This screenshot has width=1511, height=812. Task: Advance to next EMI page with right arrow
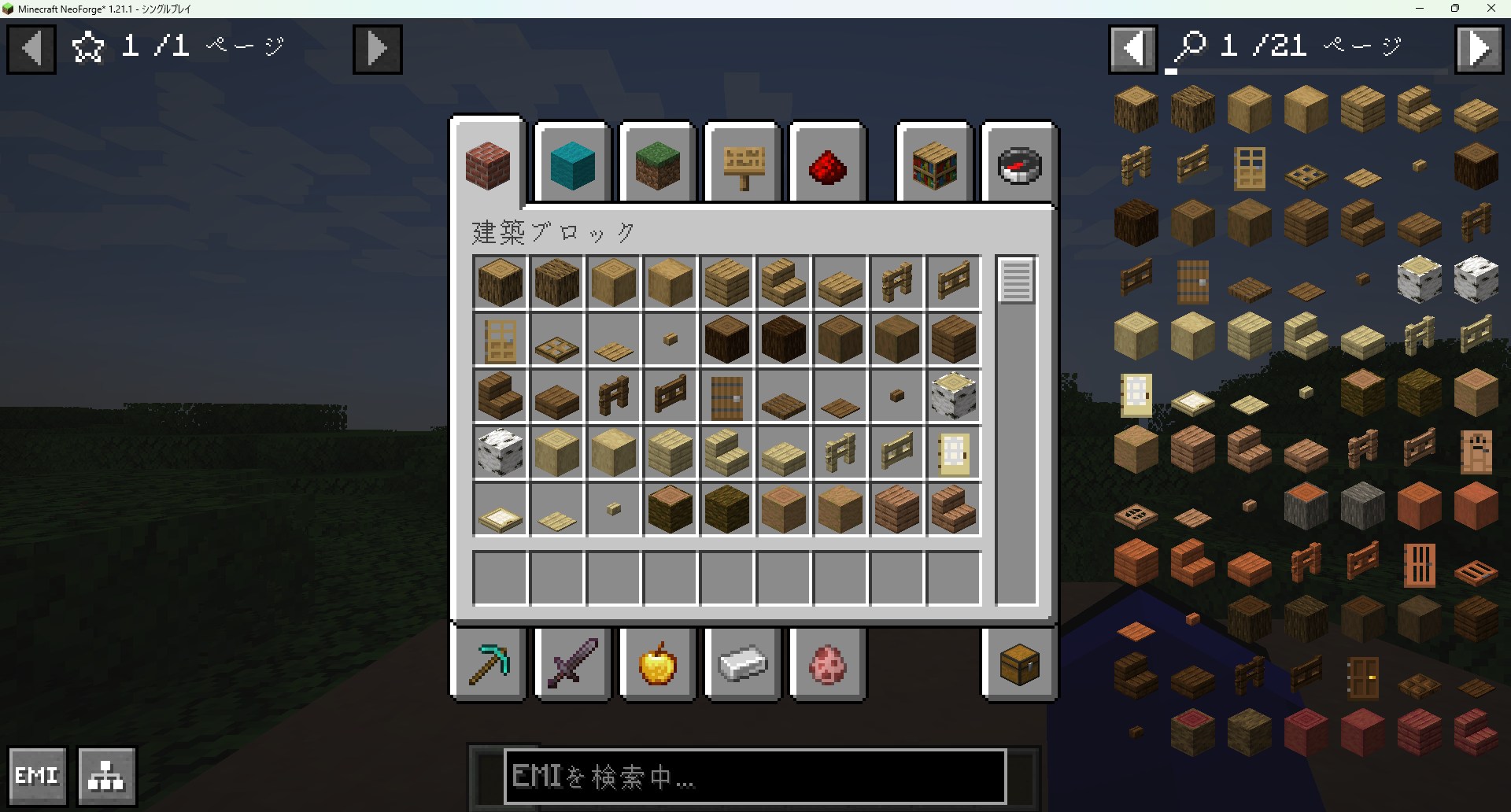(x=1479, y=48)
